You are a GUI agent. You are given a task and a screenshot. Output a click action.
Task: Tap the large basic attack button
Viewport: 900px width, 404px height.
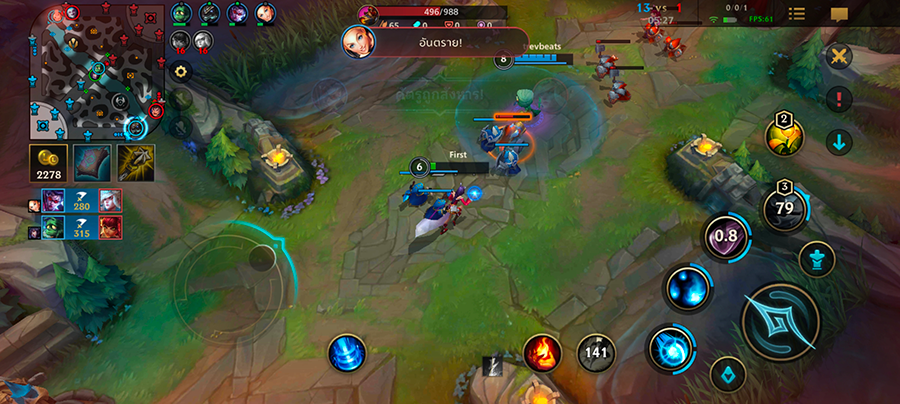click(780, 320)
